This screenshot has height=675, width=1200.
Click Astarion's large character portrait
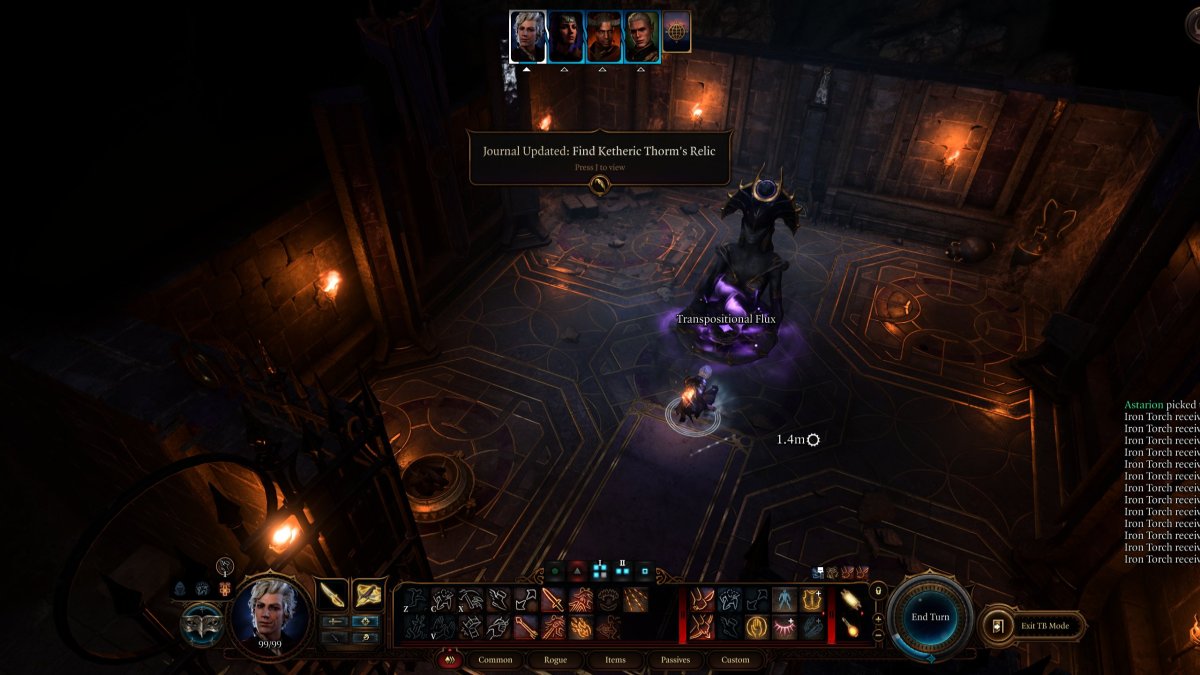point(272,614)
